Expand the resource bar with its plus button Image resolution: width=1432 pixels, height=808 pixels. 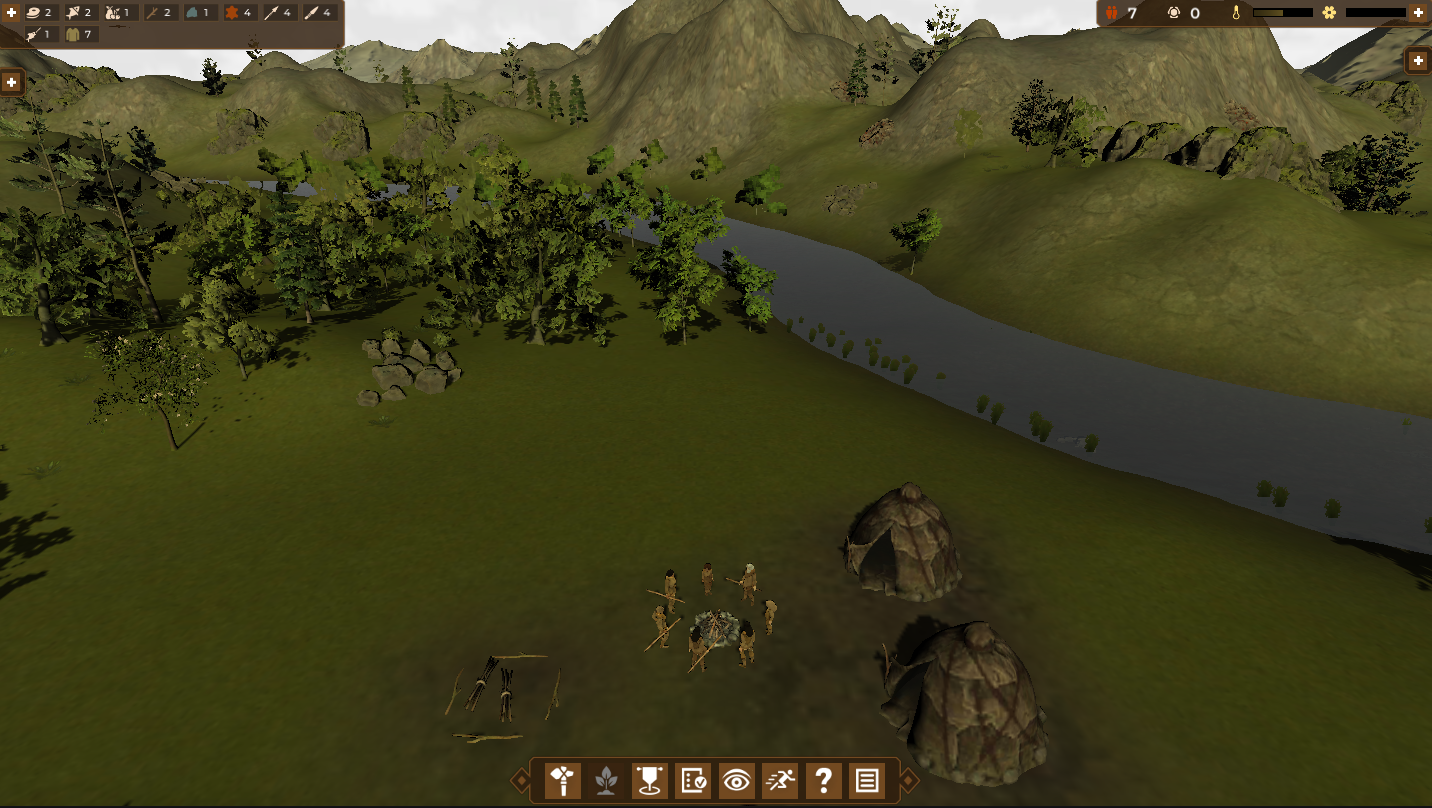coord(12,13)
